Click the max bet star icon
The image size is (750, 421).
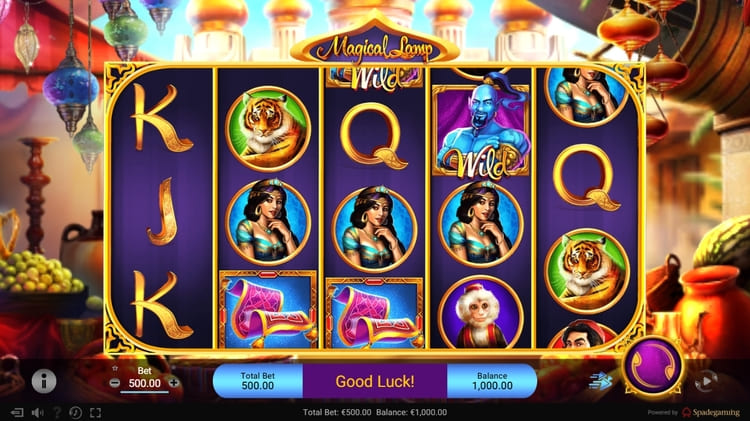[114, 368]
